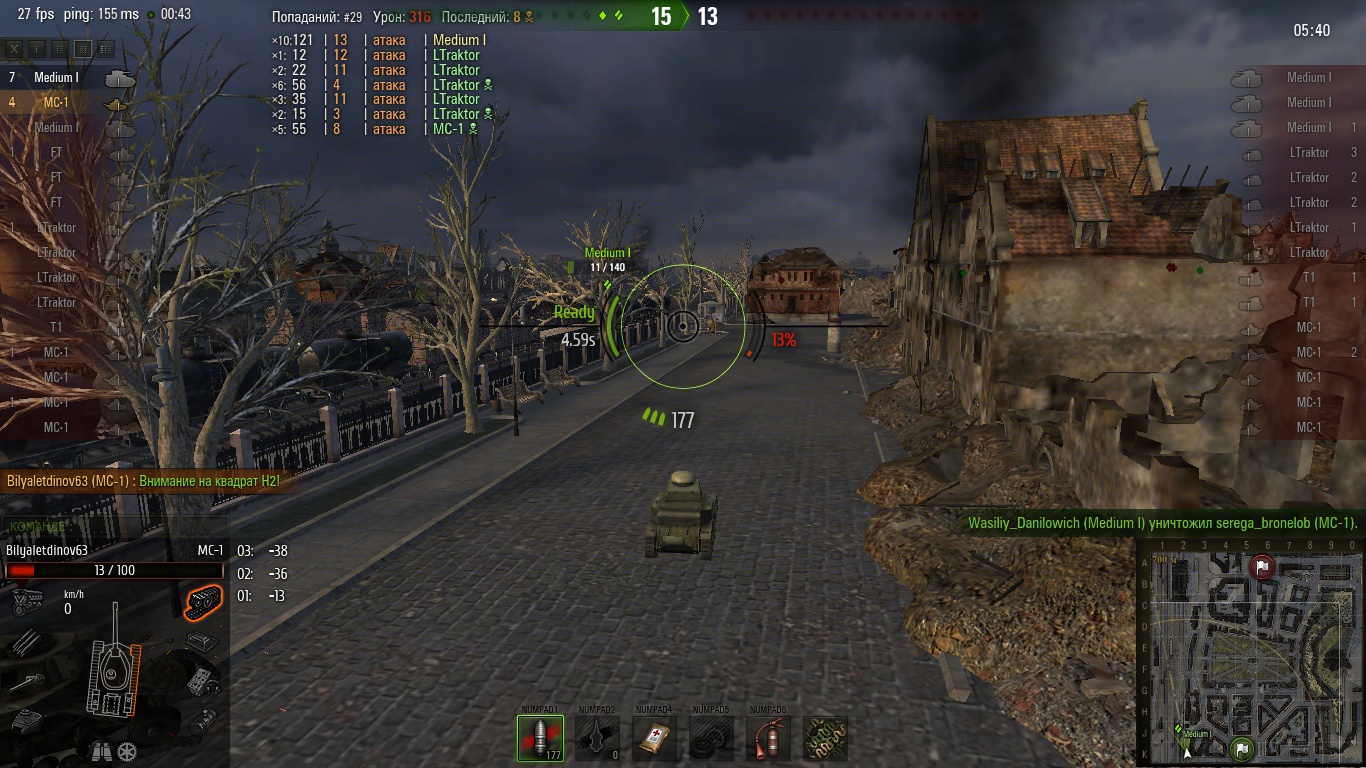Click the binoculars icon in damage panel
This screenshot has height=768, width=1366.
(100, 750)
